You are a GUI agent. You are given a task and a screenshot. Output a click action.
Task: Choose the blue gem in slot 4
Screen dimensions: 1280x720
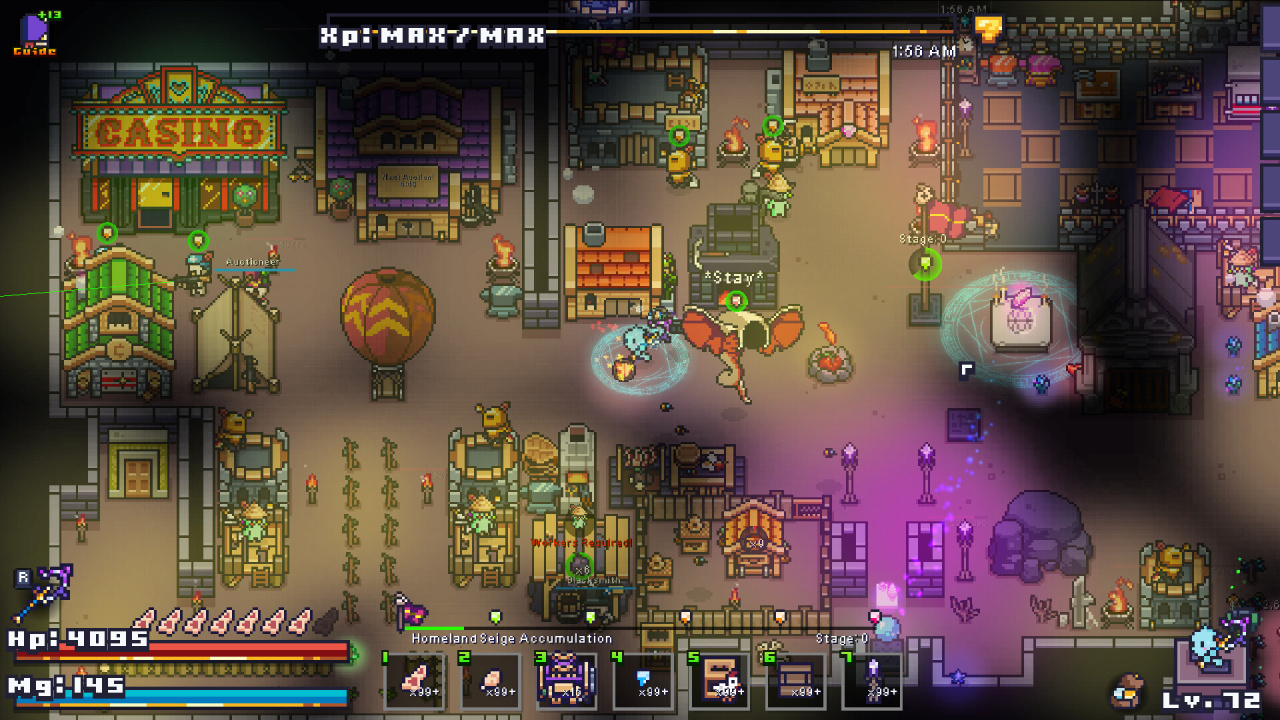point(643,681)
